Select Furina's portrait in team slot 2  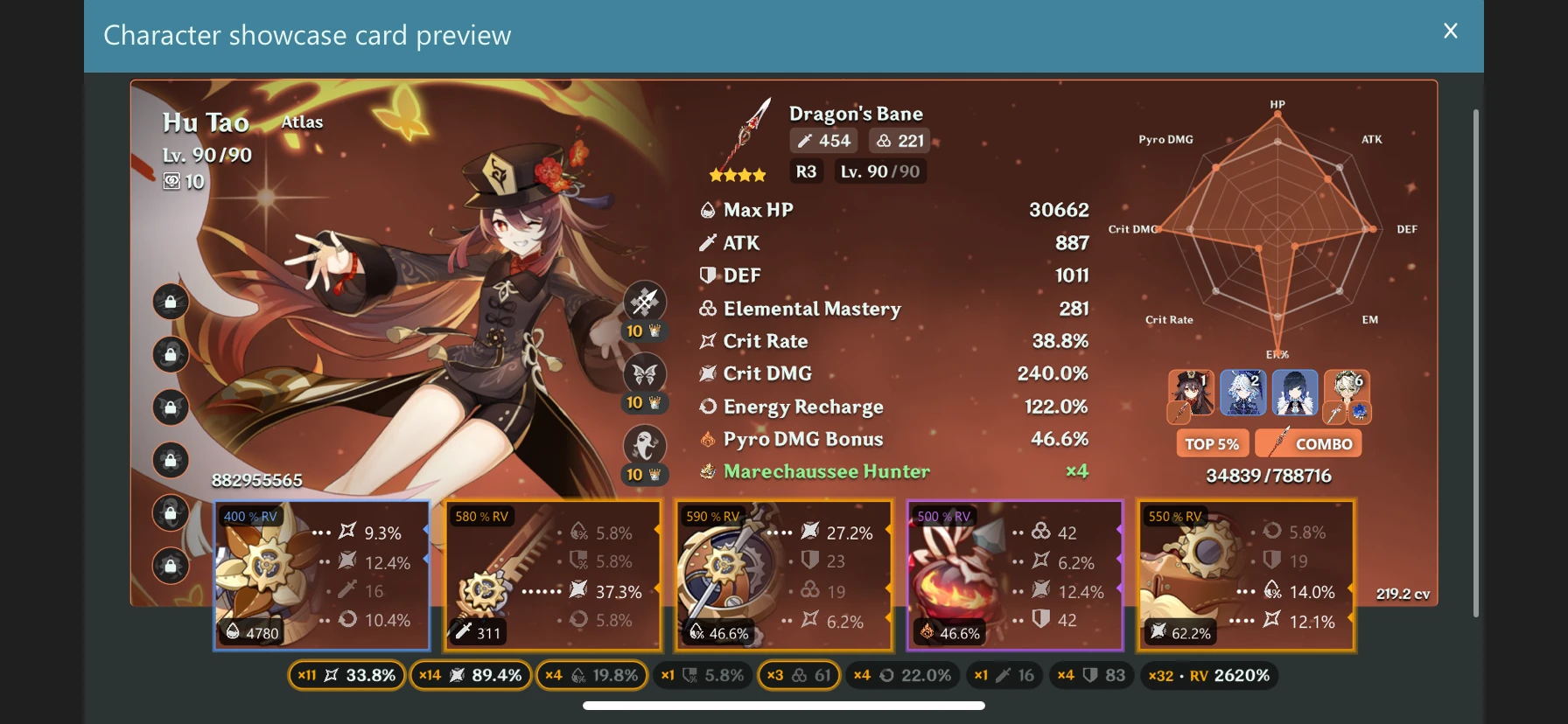[1243, 392]
